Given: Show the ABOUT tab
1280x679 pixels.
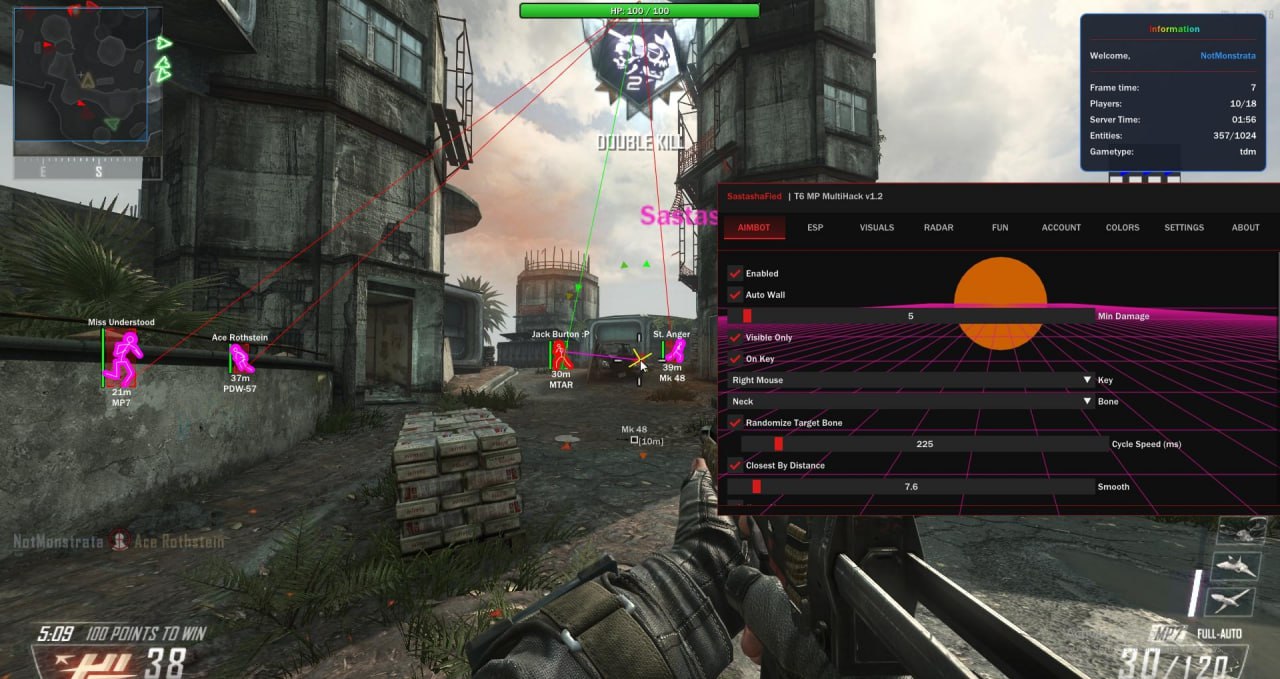Looking at the screenshot, I should pos(1245,228).
